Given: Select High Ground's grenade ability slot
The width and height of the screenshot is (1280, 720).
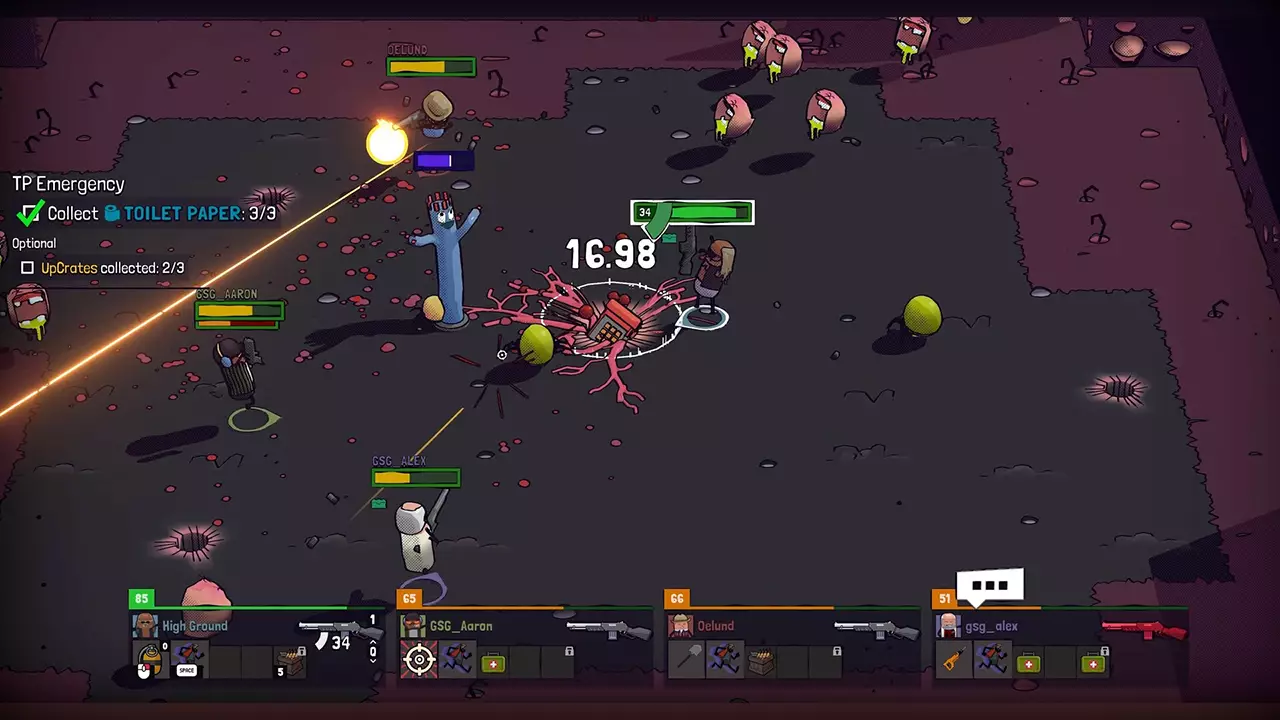Looking at the screenshot, I should click(150, 660).
